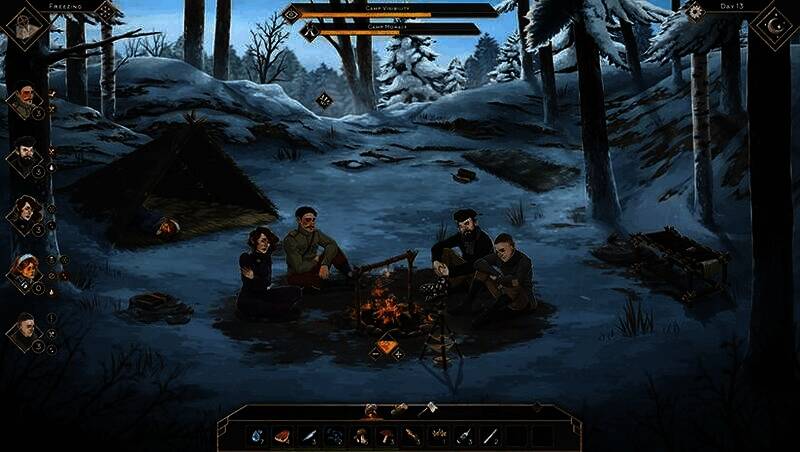
Task: Choose the bearded man's party portrait
Action: coord(25,156)
